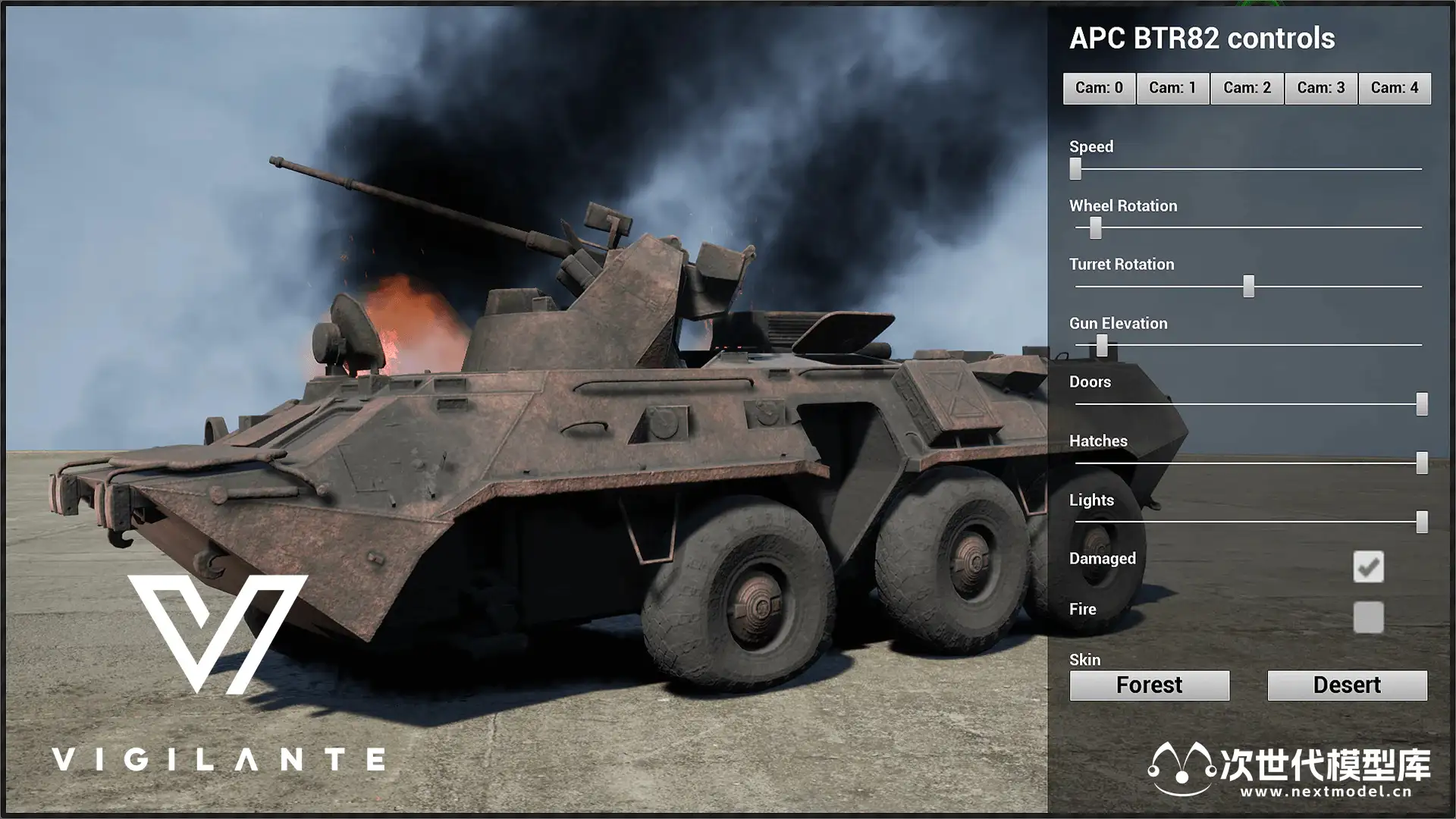Click the Turret Rotation slider handle
1456x819 pixels.
pos(1249,286)
